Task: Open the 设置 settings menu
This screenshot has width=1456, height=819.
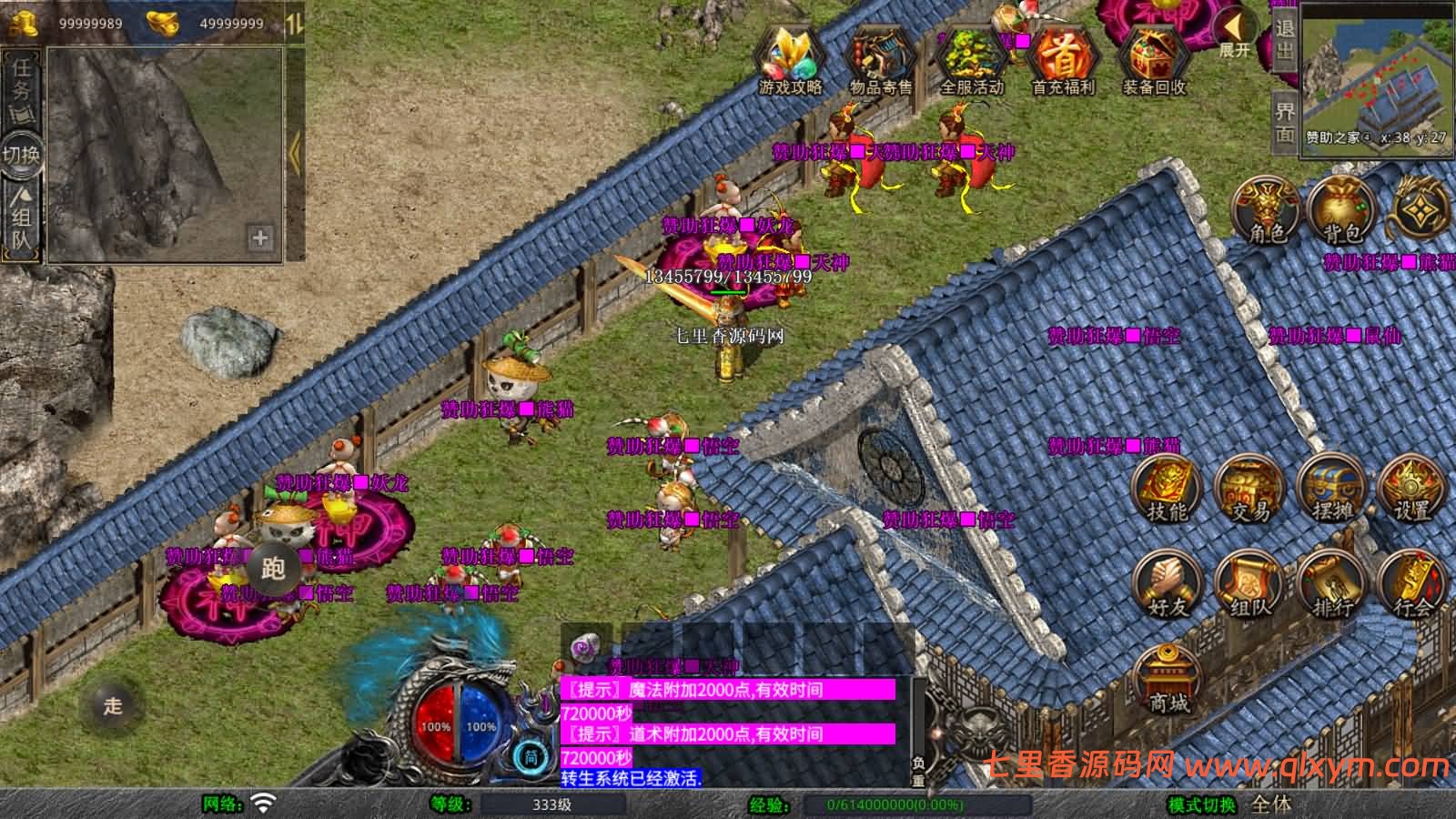Action: click(1412, 490)
